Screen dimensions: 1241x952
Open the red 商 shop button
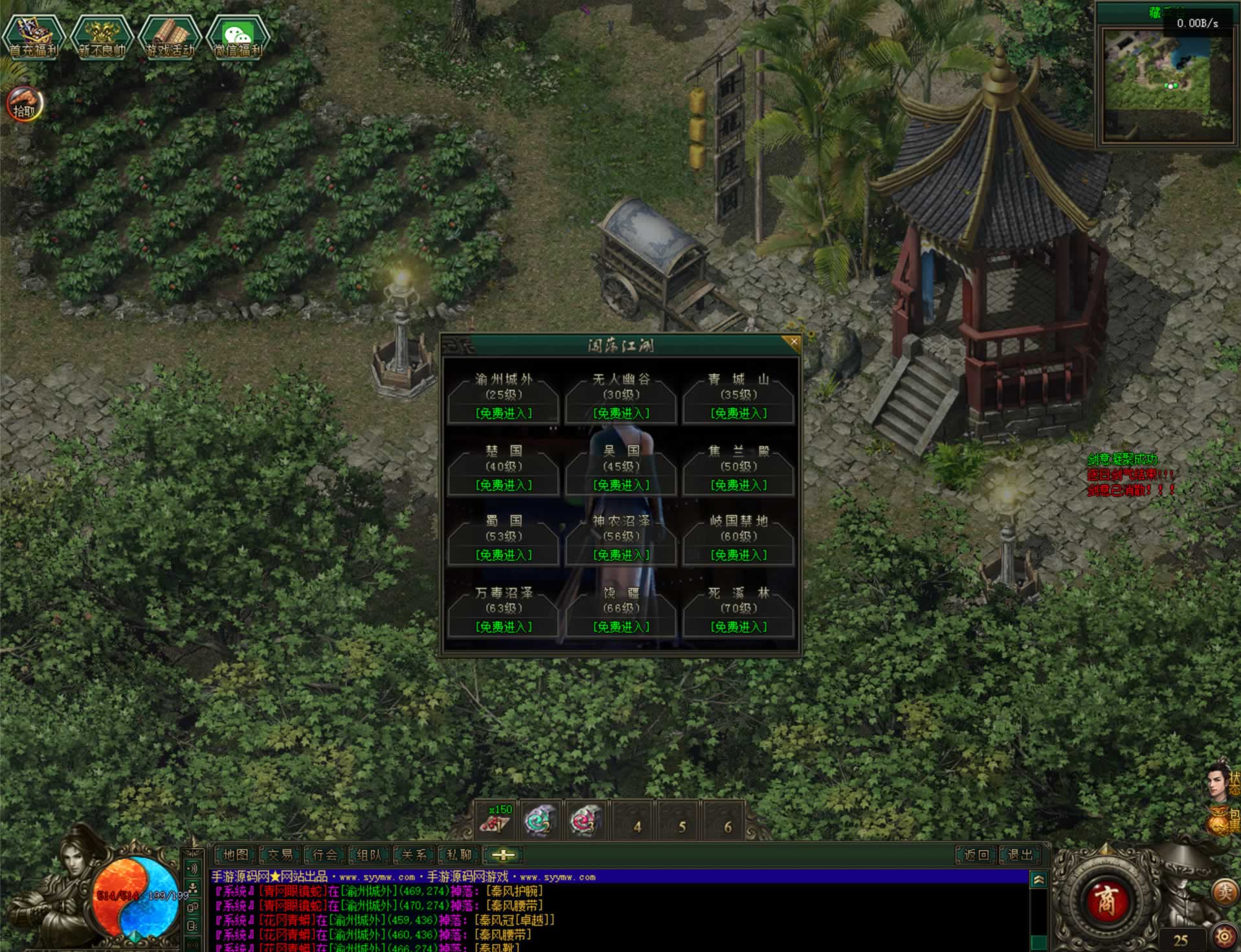[1106, 901]
